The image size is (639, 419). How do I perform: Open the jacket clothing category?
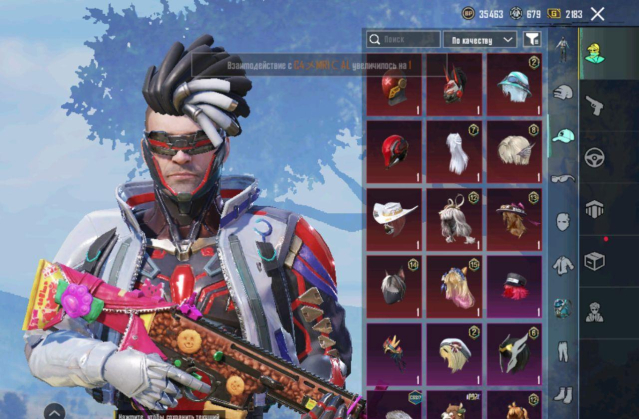(x=563, y=265)
